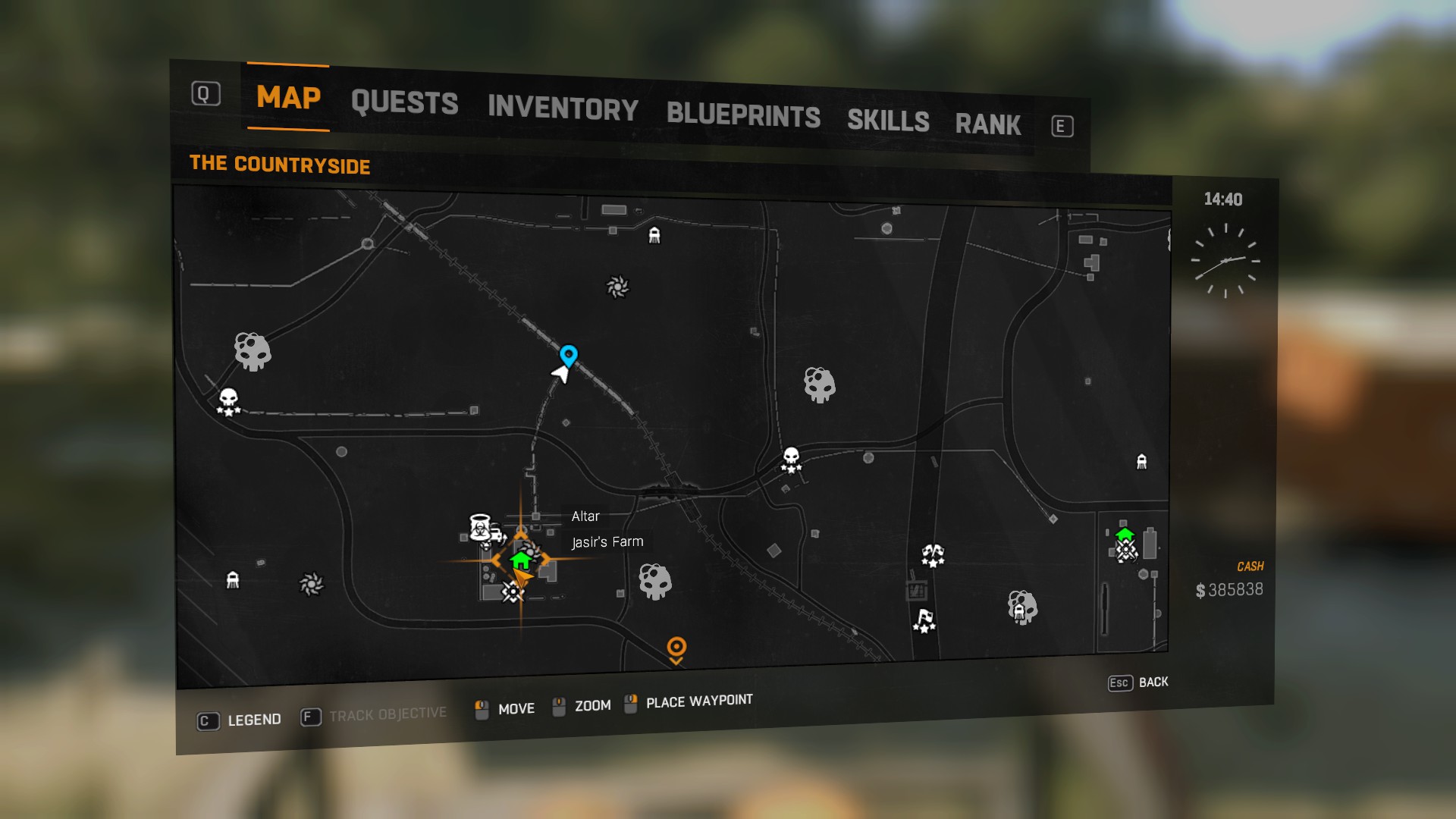The width and height of the screenshot is (1456, 819).
Task: Go to the Skills tab
Action: point(888,121)
